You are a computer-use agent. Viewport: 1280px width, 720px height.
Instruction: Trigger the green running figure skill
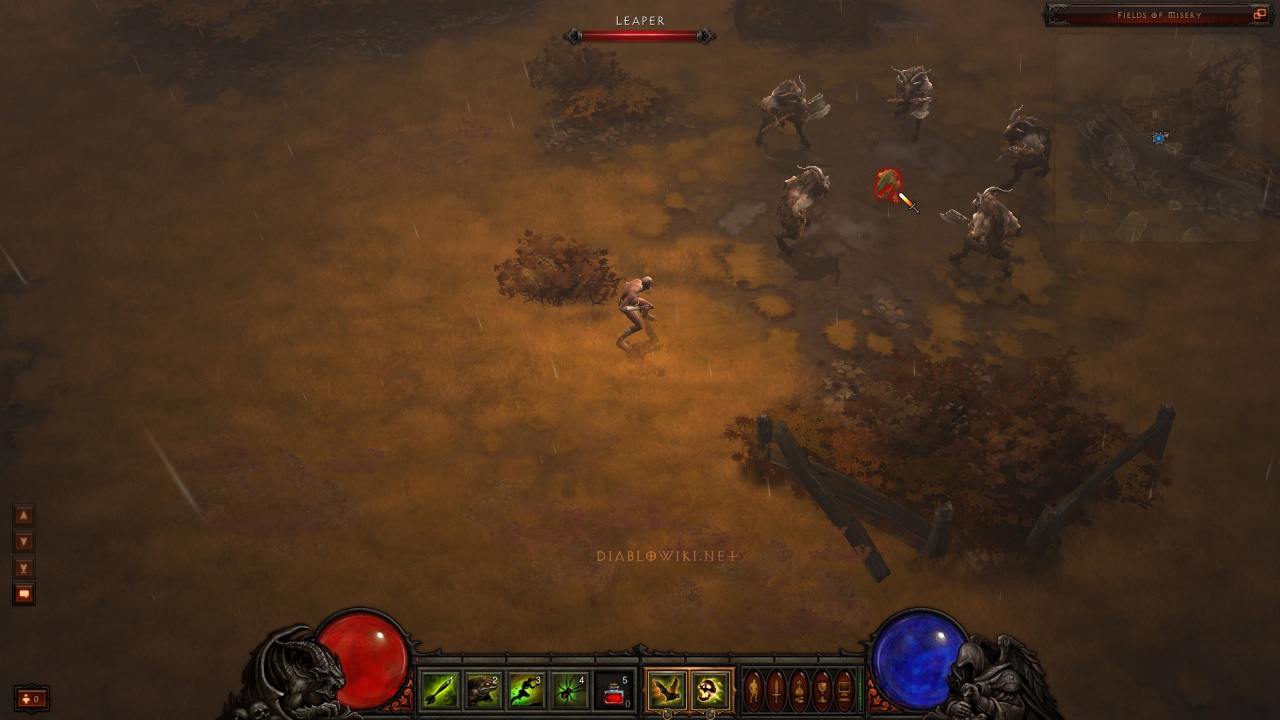click(x=526, y=690)
